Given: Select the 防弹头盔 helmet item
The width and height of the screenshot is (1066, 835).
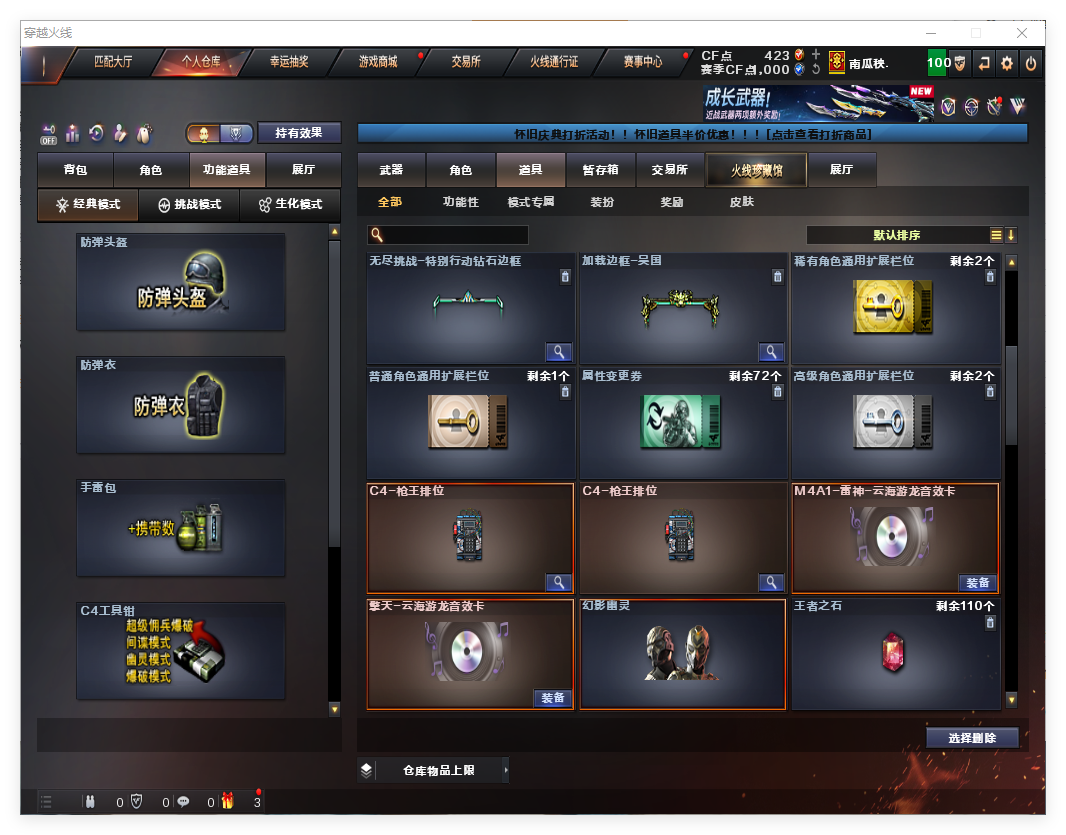Looking at the screenshot, I should (181, 282).
